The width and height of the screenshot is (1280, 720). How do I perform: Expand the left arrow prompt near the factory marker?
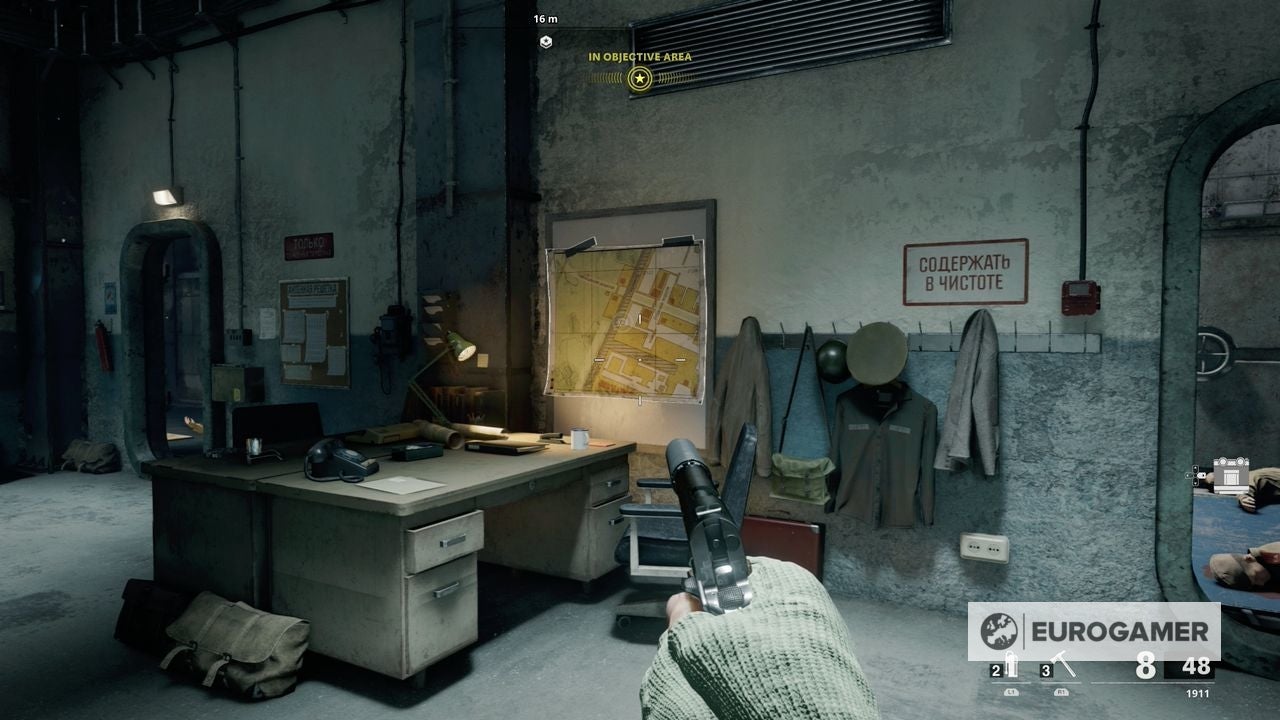point(1188,475)
